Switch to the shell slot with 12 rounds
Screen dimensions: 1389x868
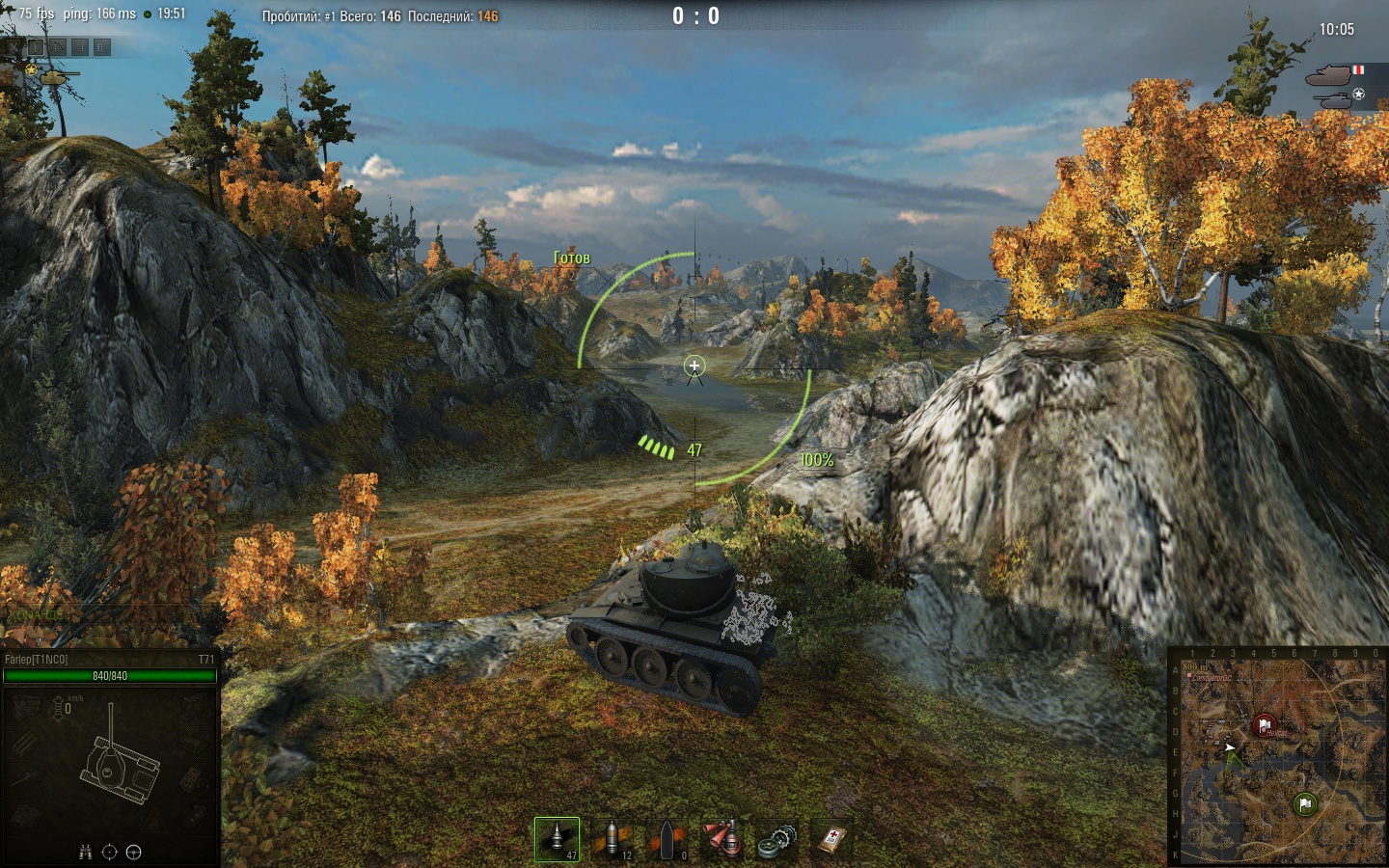pyautogui.click(x=613, y=839)
